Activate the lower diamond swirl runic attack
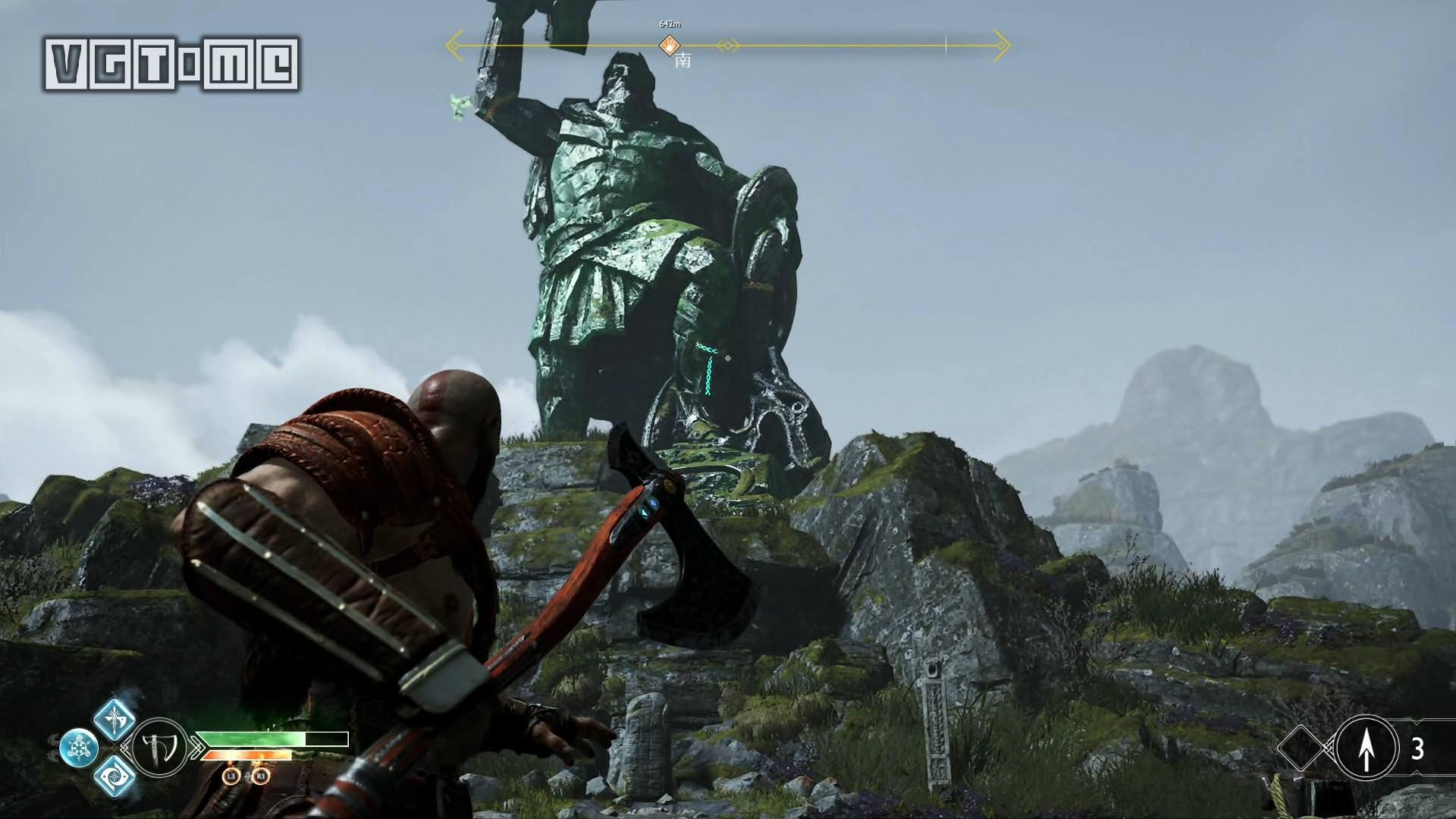Image resolution: width=1456 pixels, height=819 pixels. (115, 776)
